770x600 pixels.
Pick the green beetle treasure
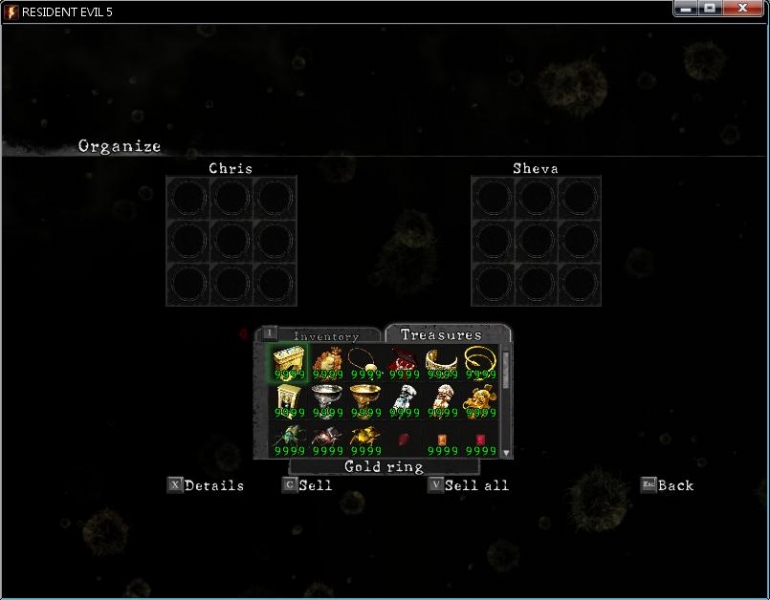tap(289, 438)
